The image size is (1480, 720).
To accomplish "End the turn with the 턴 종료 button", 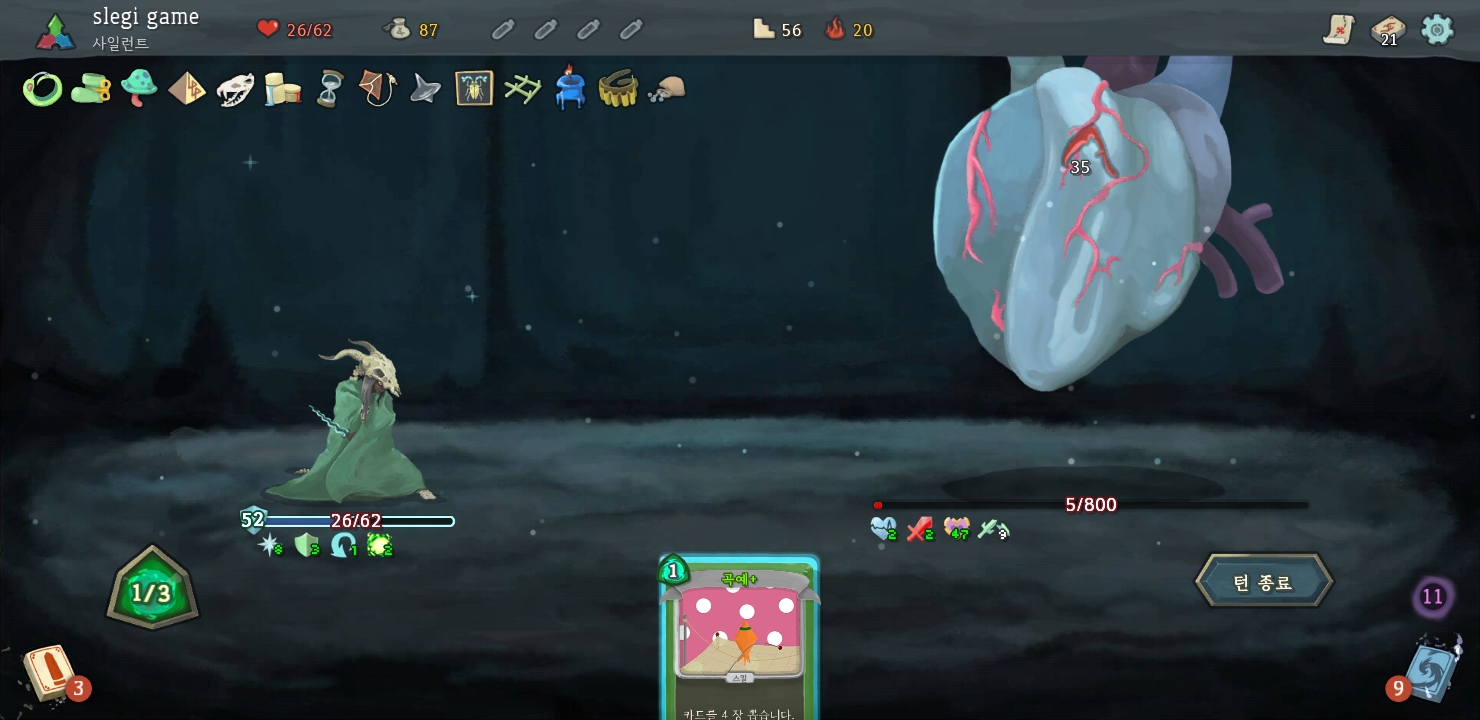I will (x=1264, y=581).
